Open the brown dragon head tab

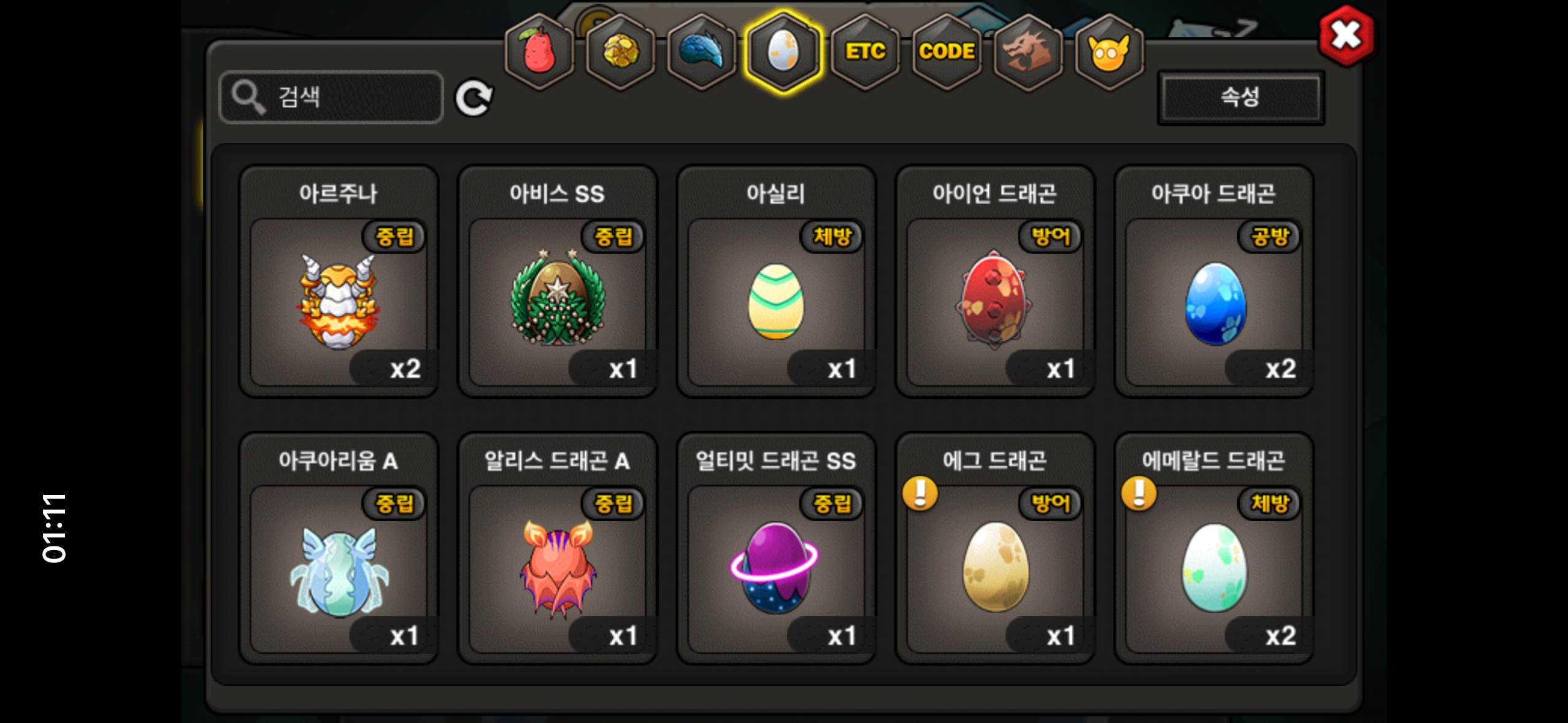[x=1028, y=52]
